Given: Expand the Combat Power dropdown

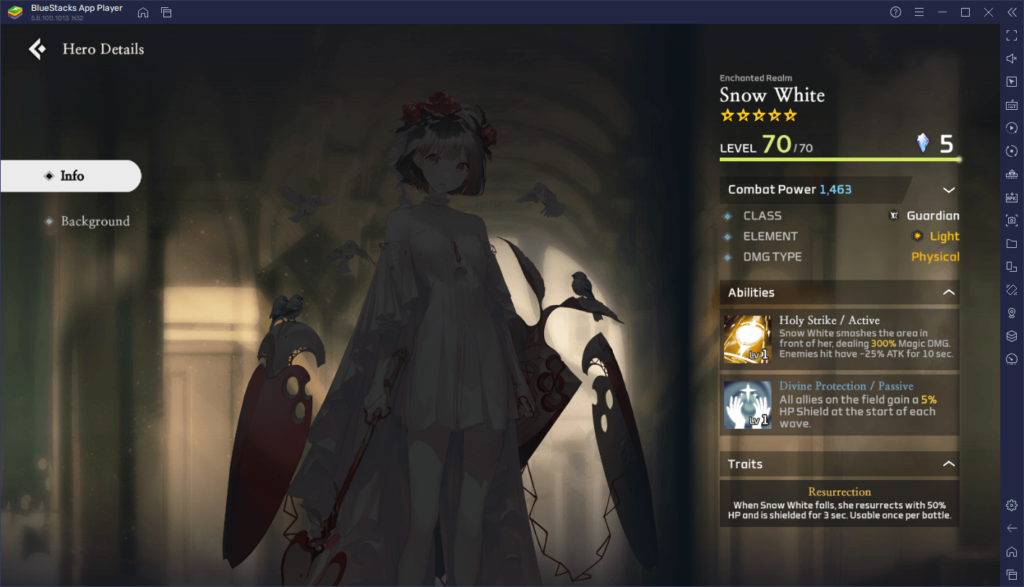Looking at the screenshot, I should (948, 190).
